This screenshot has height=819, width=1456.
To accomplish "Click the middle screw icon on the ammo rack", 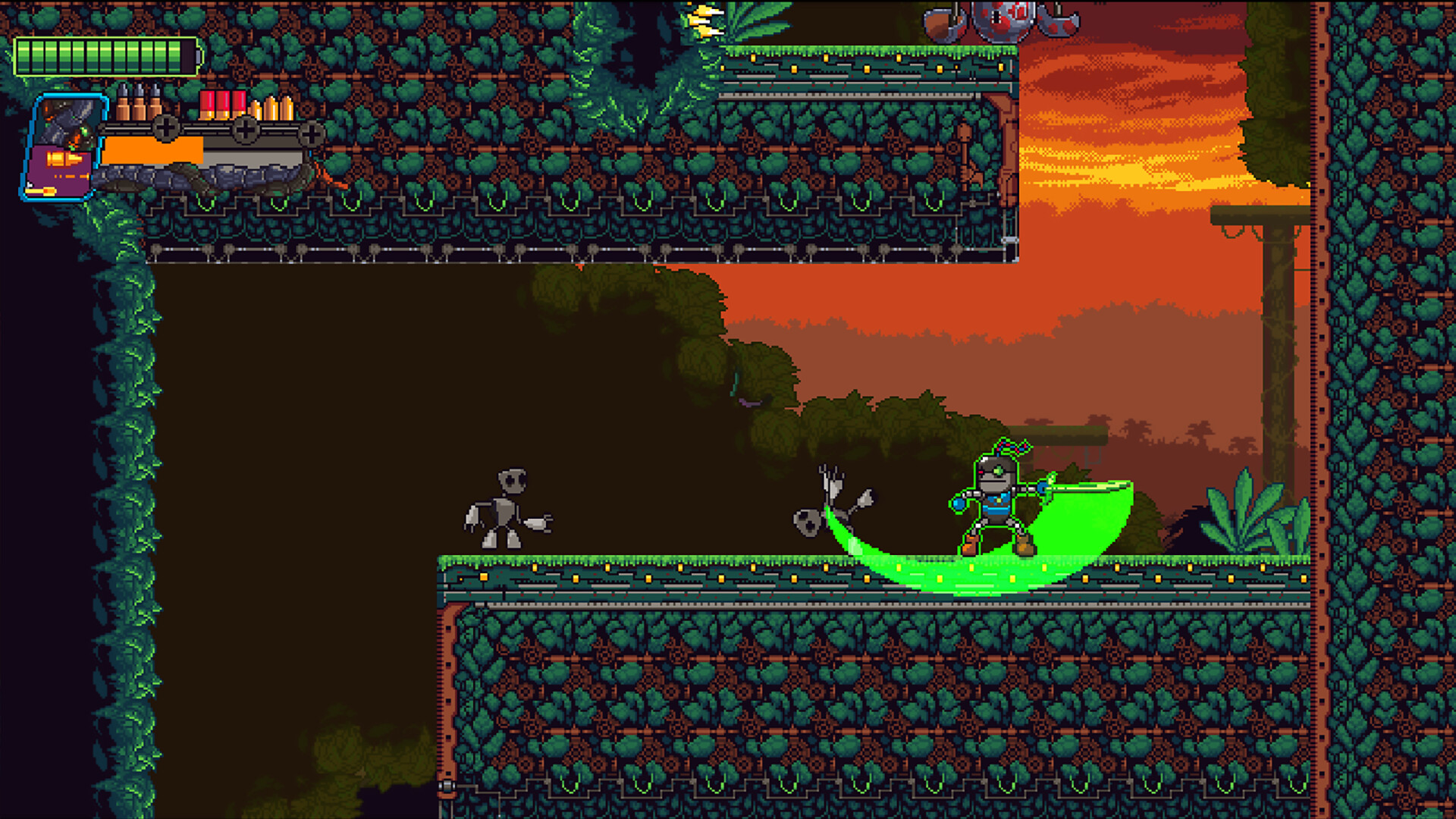I will click(x=245, y=131).
